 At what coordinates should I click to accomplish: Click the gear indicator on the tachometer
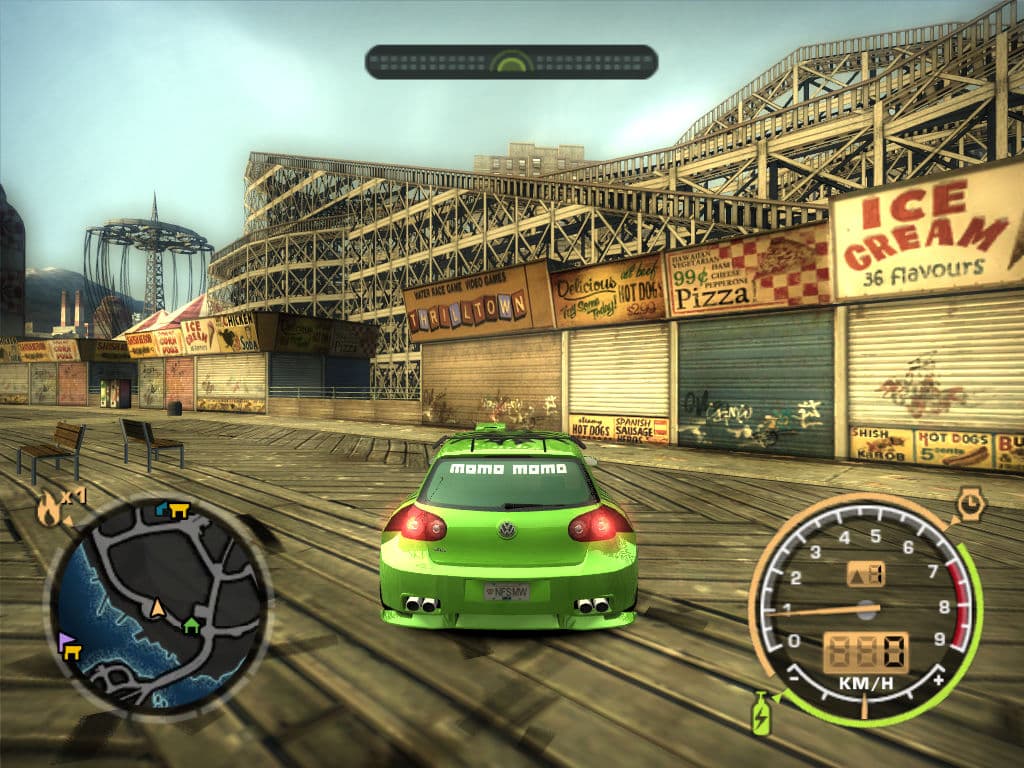pyautogui.click(x=865, y=574)
